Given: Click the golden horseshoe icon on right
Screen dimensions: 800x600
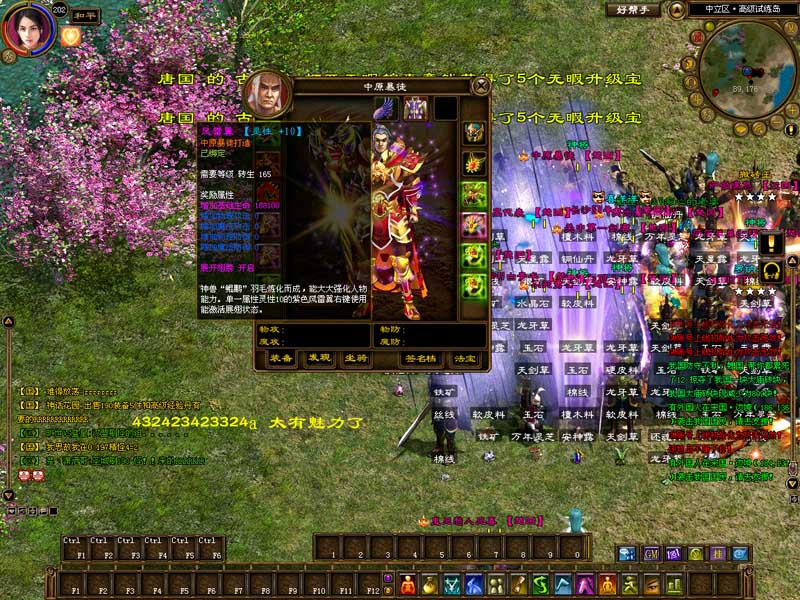Looking at the screenshot, I should (x=771, y=271).
